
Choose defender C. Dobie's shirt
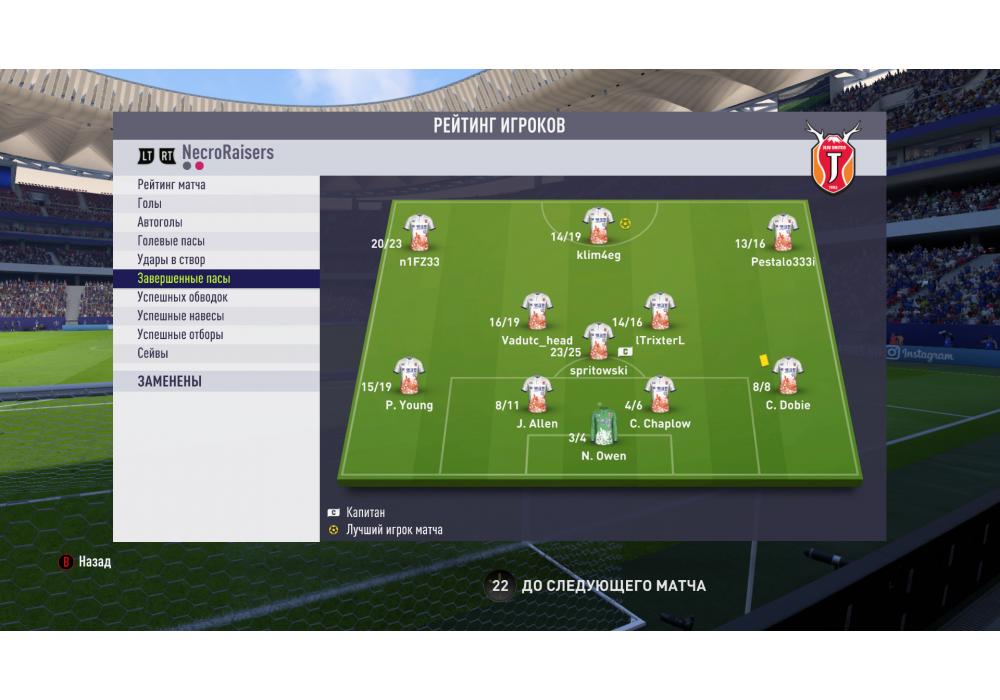[787, 376]
